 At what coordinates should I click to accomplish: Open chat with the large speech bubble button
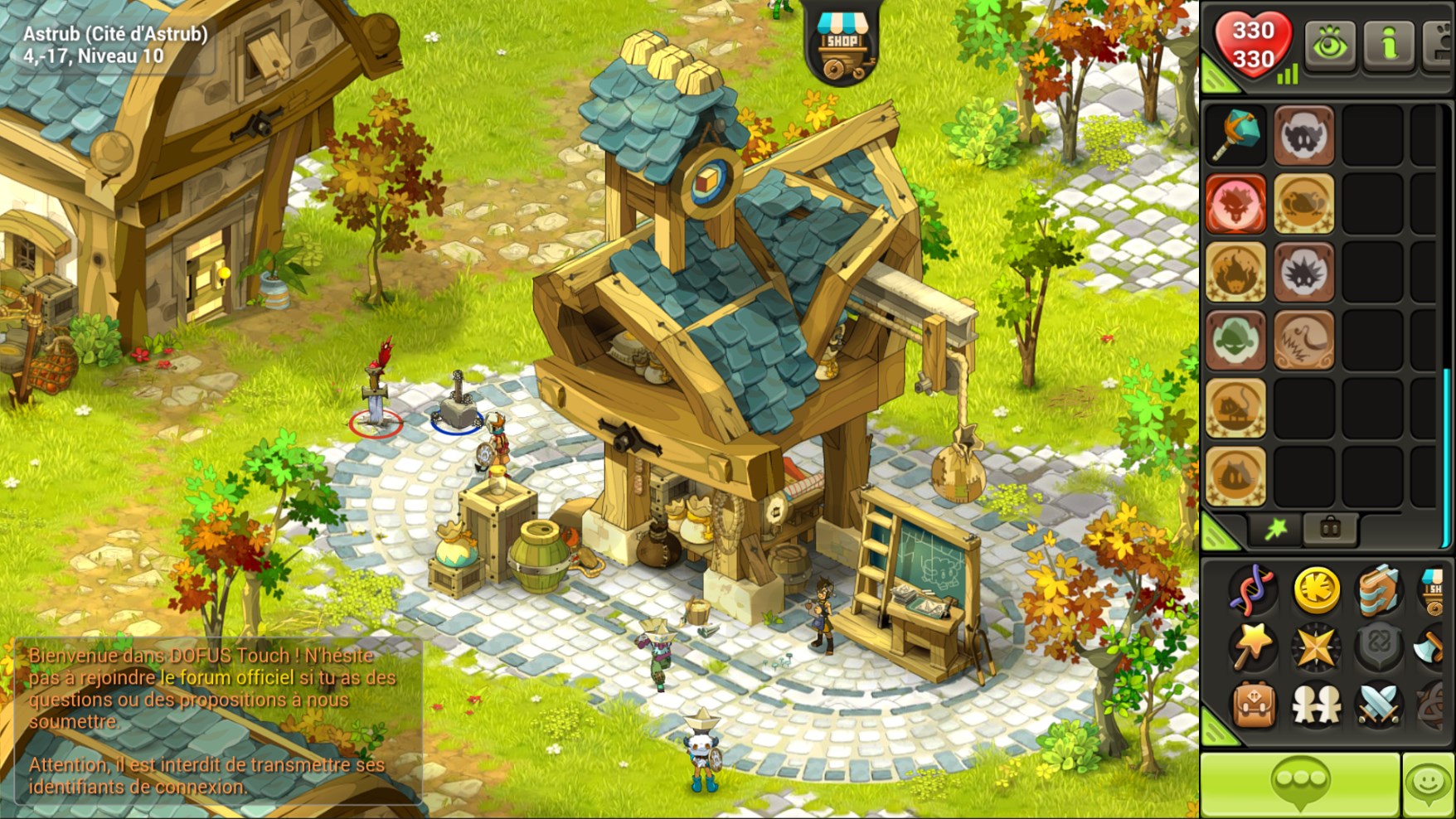tap(1300, 781)
